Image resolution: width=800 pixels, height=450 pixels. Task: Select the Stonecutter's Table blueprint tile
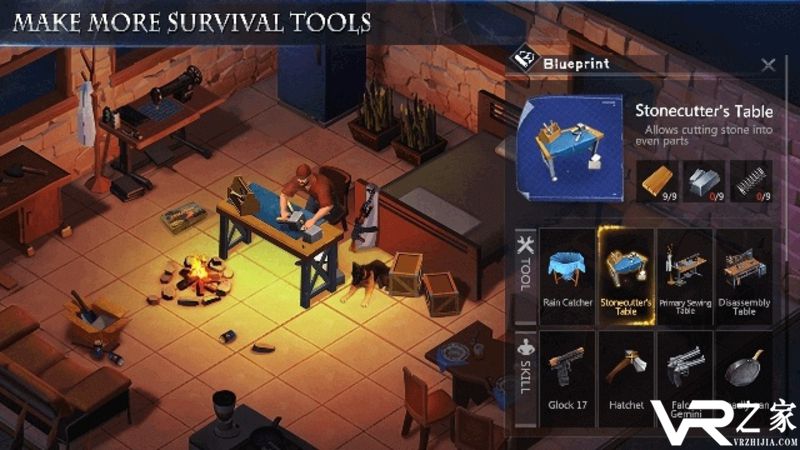coord(624,275)
